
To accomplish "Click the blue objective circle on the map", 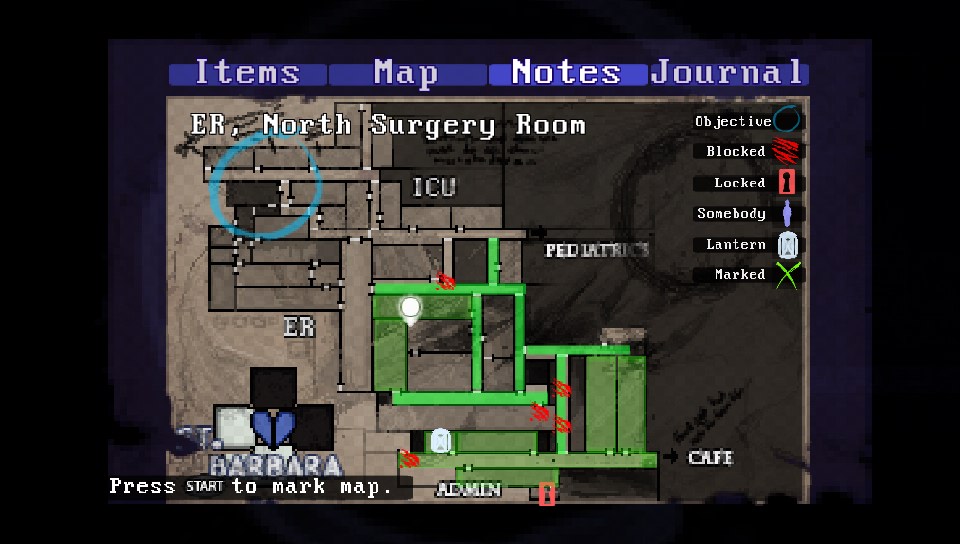I will tap(266, 185).
